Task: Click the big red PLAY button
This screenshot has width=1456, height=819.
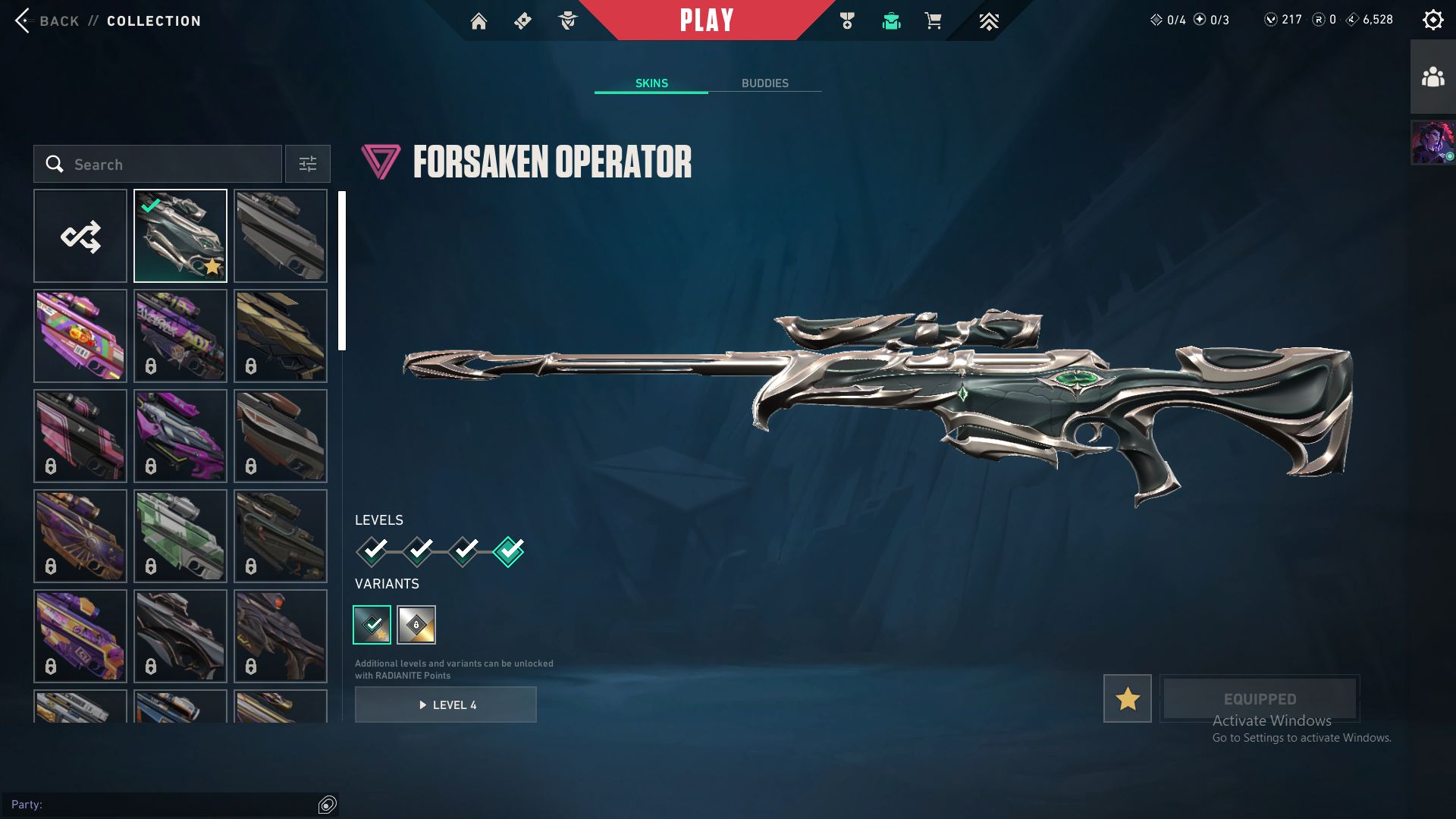Action: coord(706,20)
